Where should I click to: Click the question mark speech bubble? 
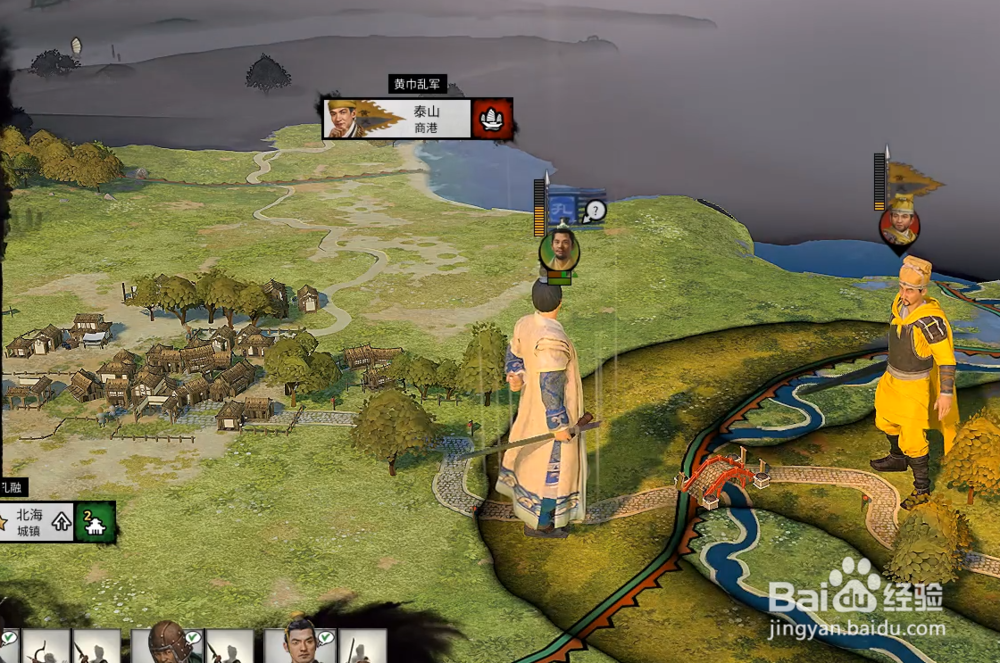pyautogui.click(x=596, y=210)
